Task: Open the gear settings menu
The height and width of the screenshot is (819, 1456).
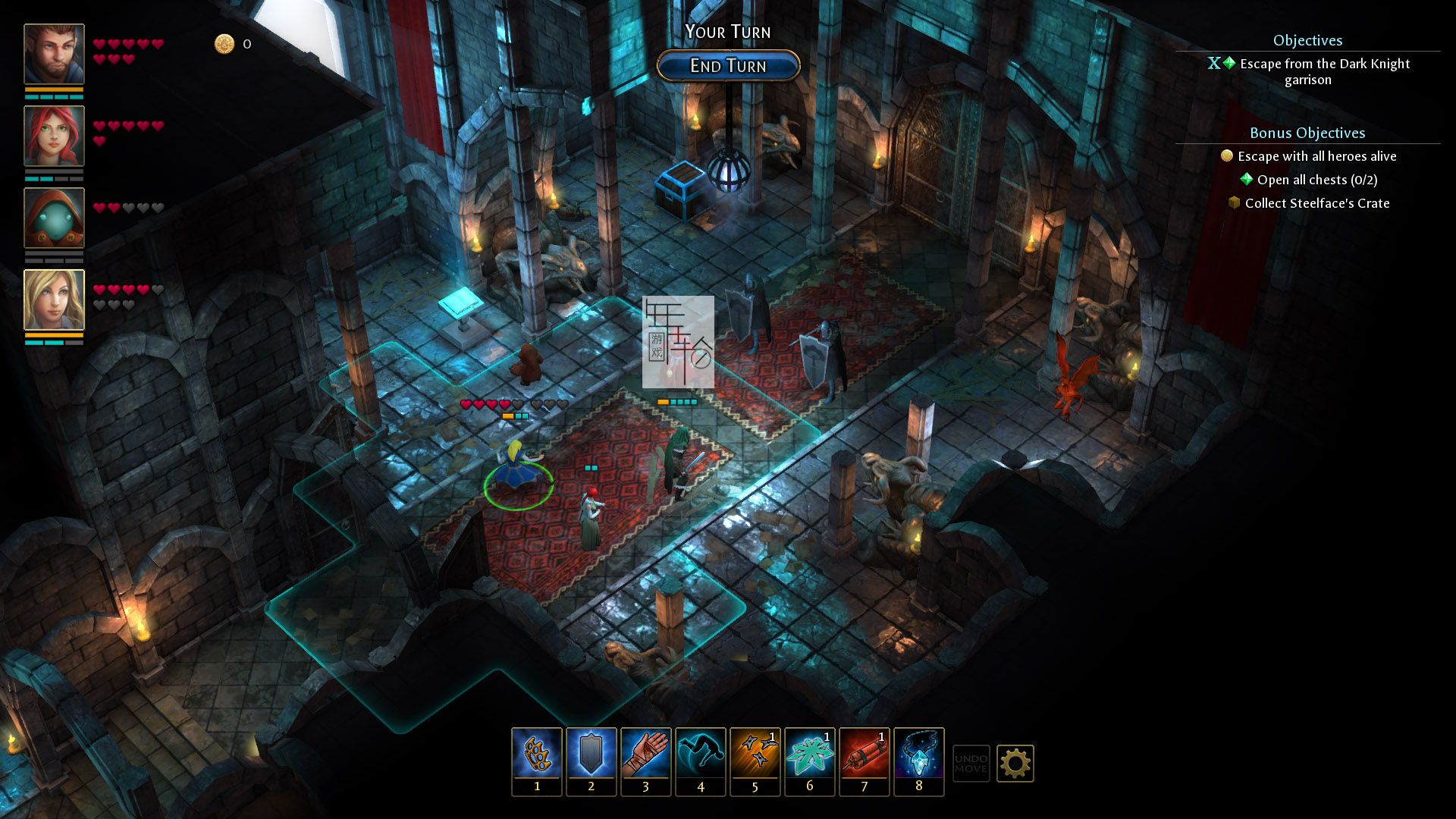Action: point(1015,763)
